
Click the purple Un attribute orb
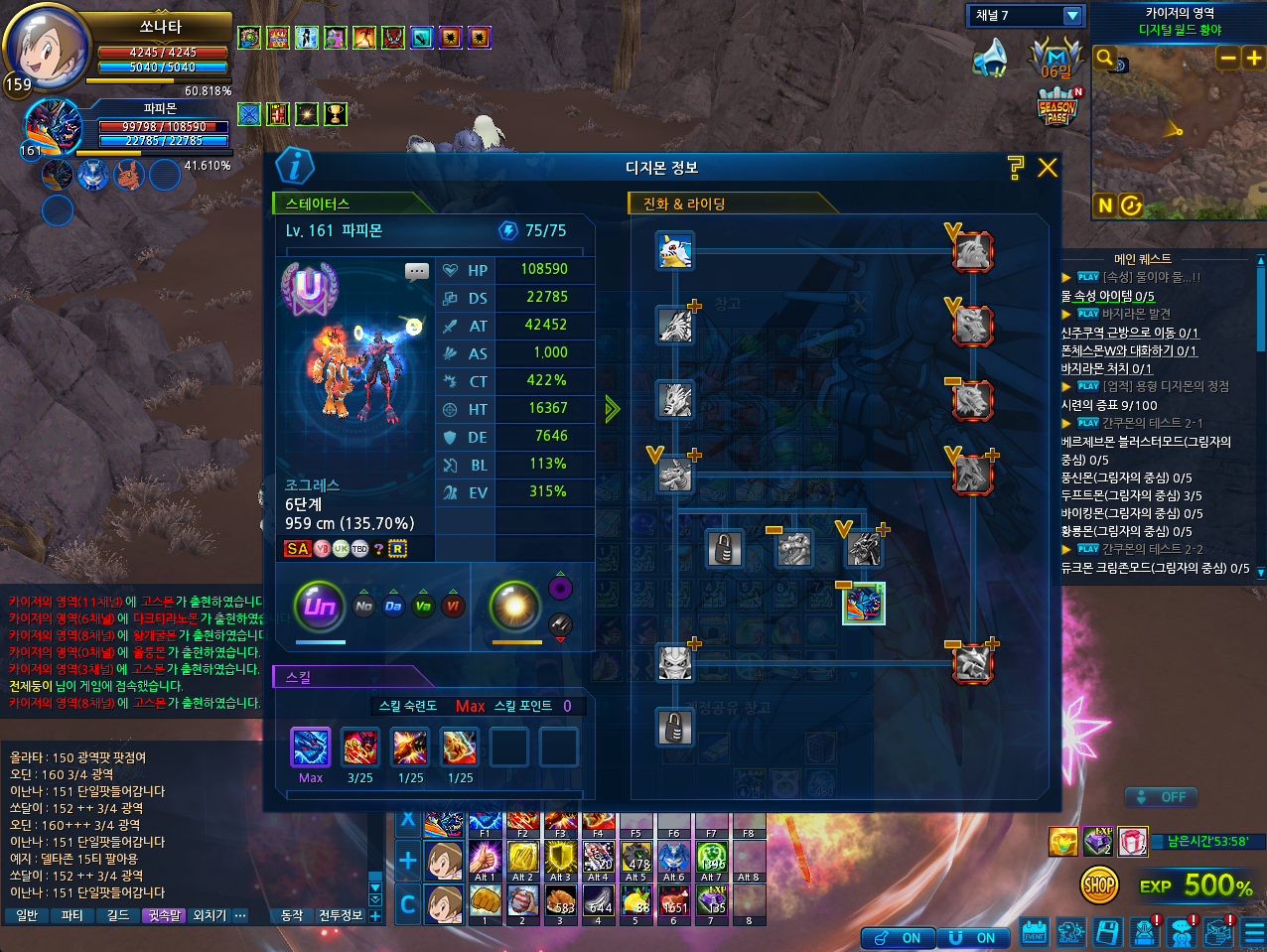(x=320, y=606)
